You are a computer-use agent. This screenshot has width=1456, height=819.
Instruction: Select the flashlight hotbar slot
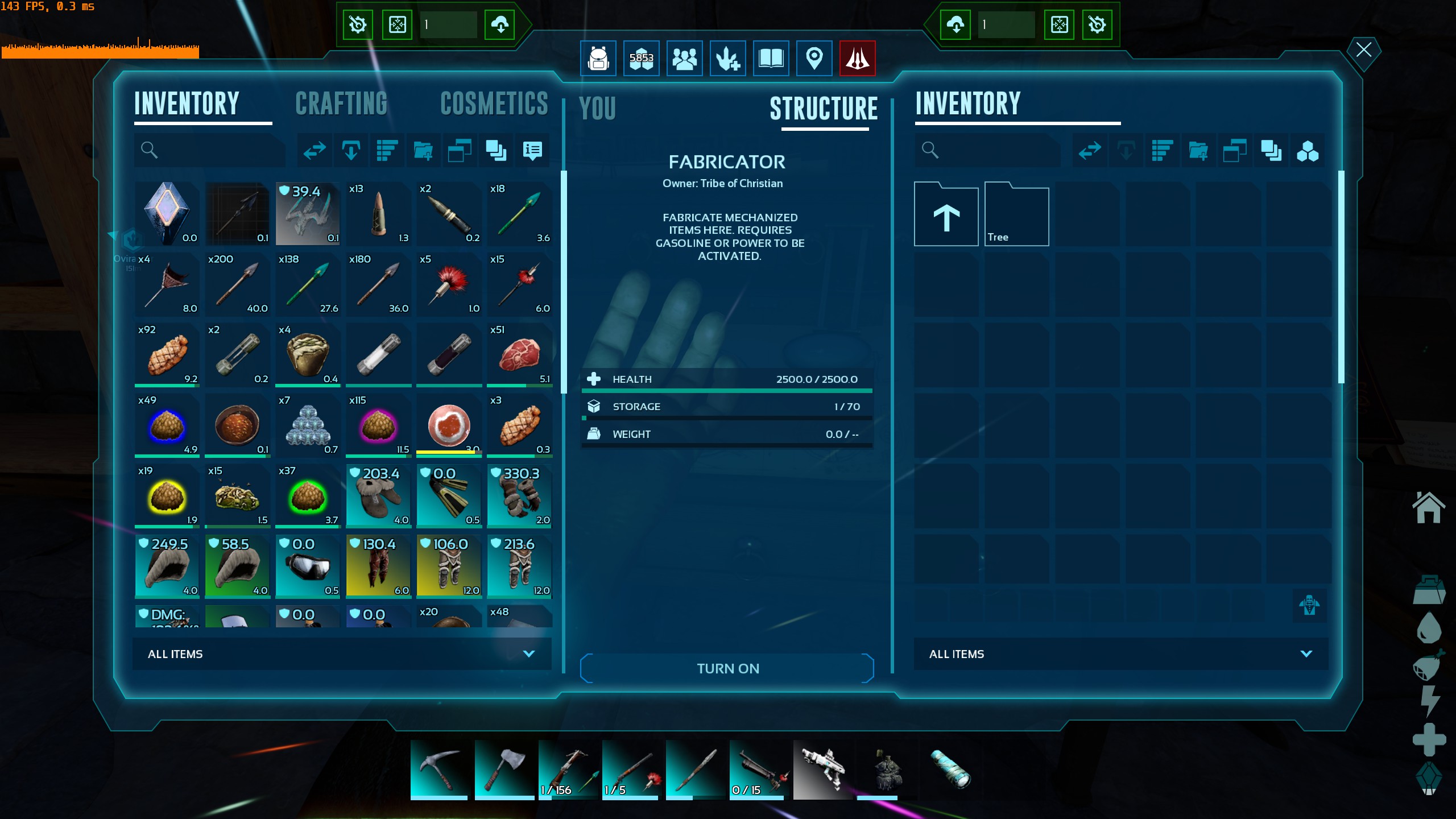pos(950,769)
